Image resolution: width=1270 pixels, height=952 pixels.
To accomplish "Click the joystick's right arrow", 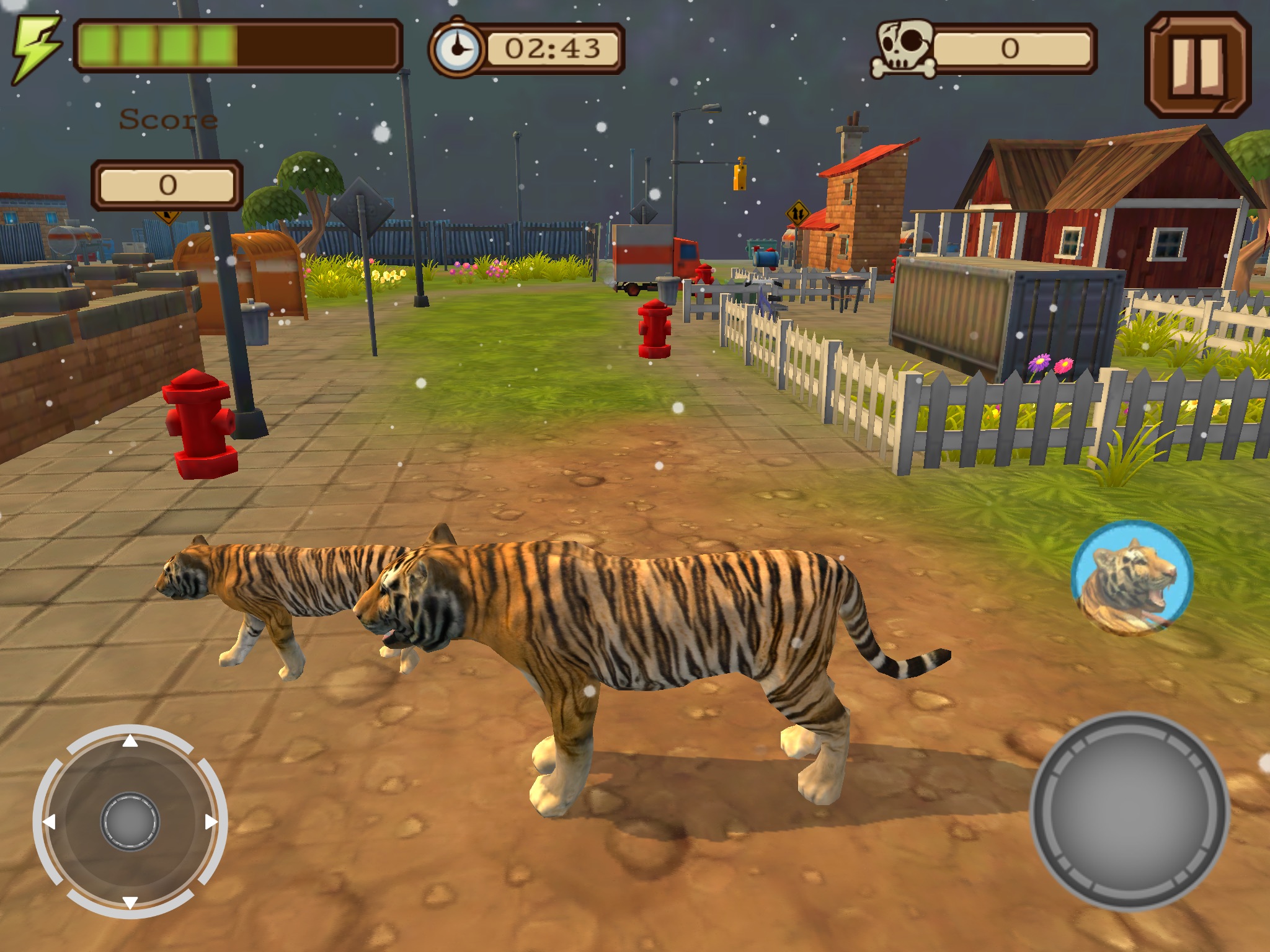I will 211,822.
